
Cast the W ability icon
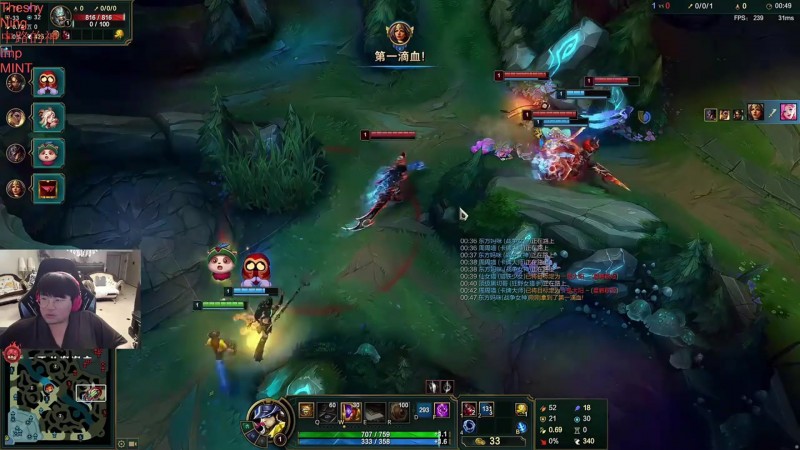(x=351, y=411)
